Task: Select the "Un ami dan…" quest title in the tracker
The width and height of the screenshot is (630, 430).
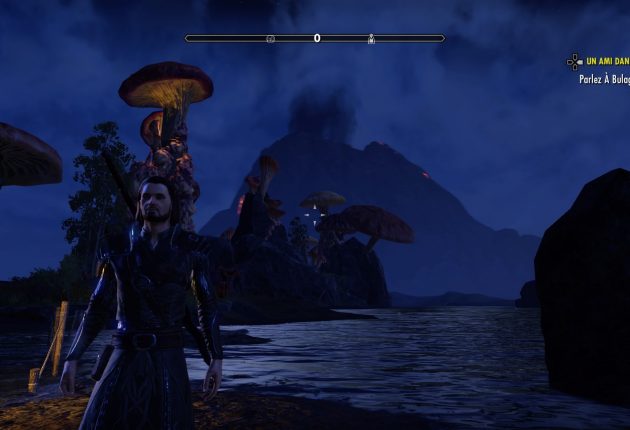Action: 607,61
